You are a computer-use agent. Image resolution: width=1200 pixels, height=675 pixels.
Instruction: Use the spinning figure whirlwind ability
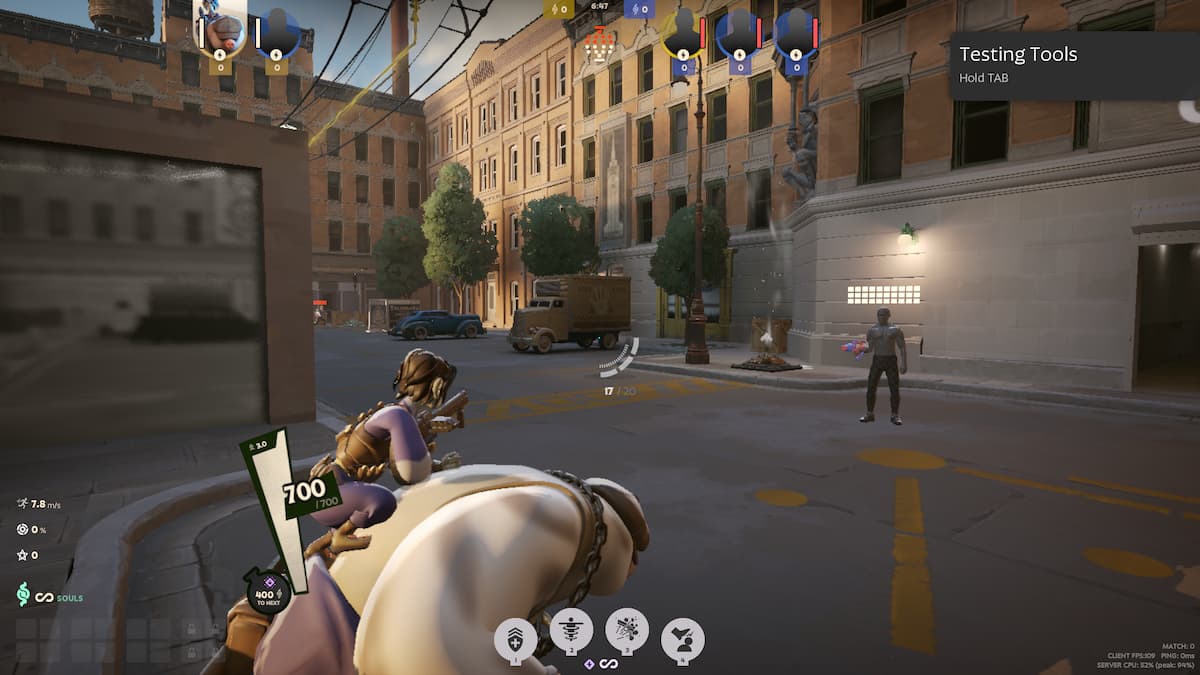coord(572,631)
